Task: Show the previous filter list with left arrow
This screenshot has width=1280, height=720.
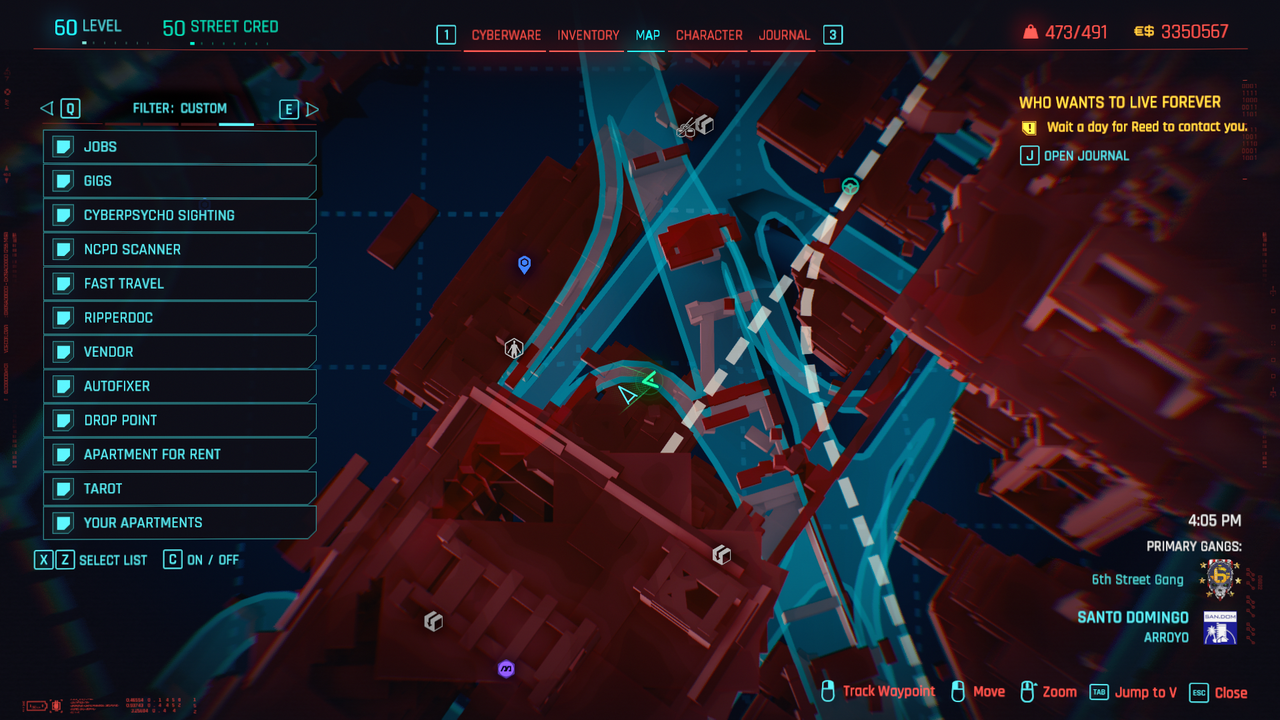Action: click(x=46, y=109)
